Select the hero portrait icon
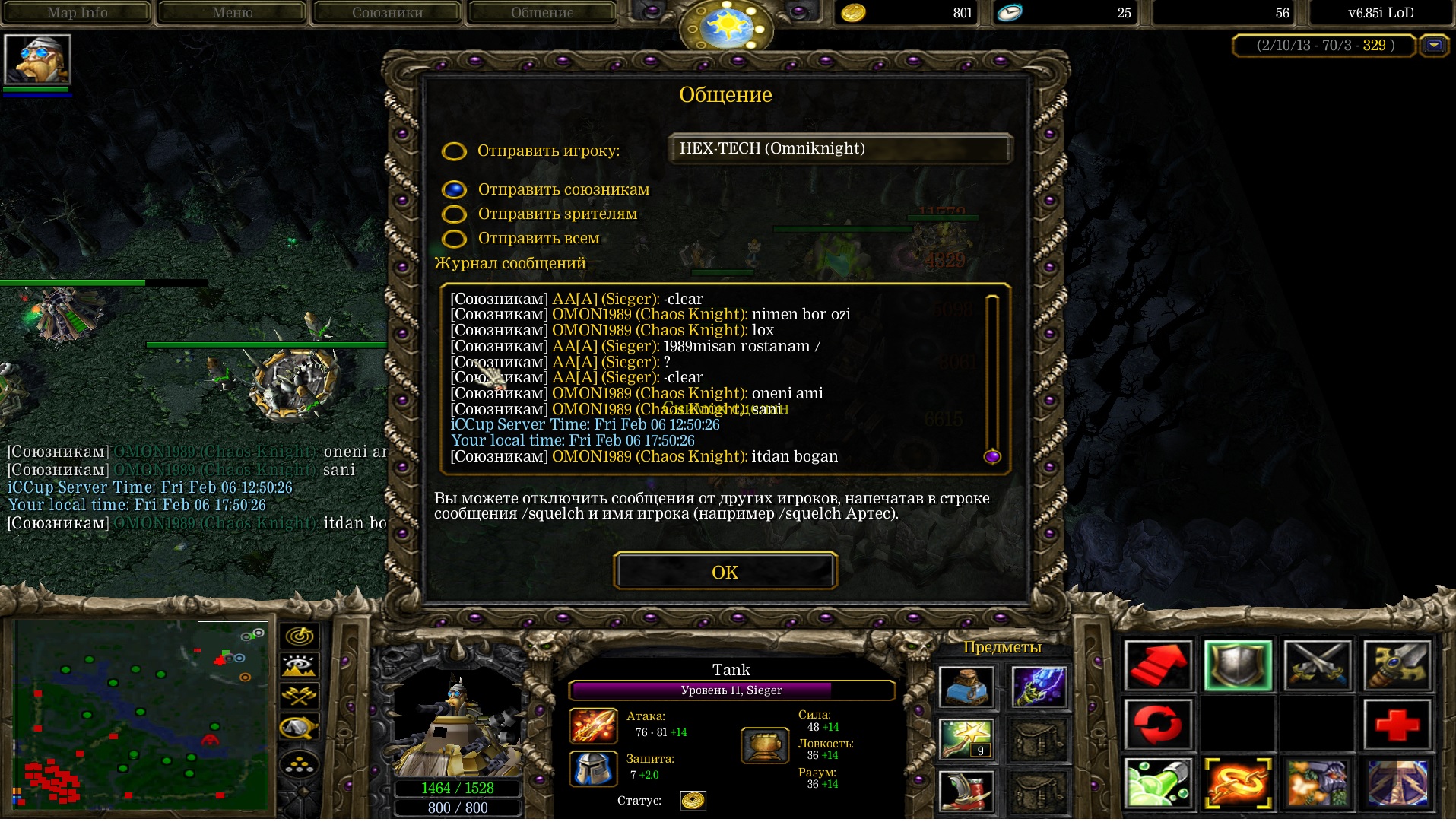Screen dimensions: 1456x822 37,60
